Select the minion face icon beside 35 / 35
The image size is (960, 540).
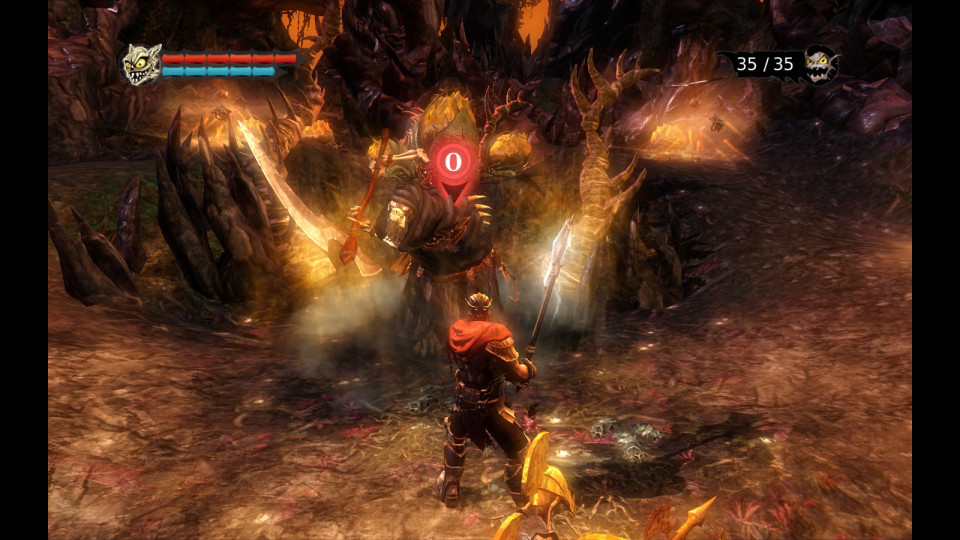pos(819,64)
